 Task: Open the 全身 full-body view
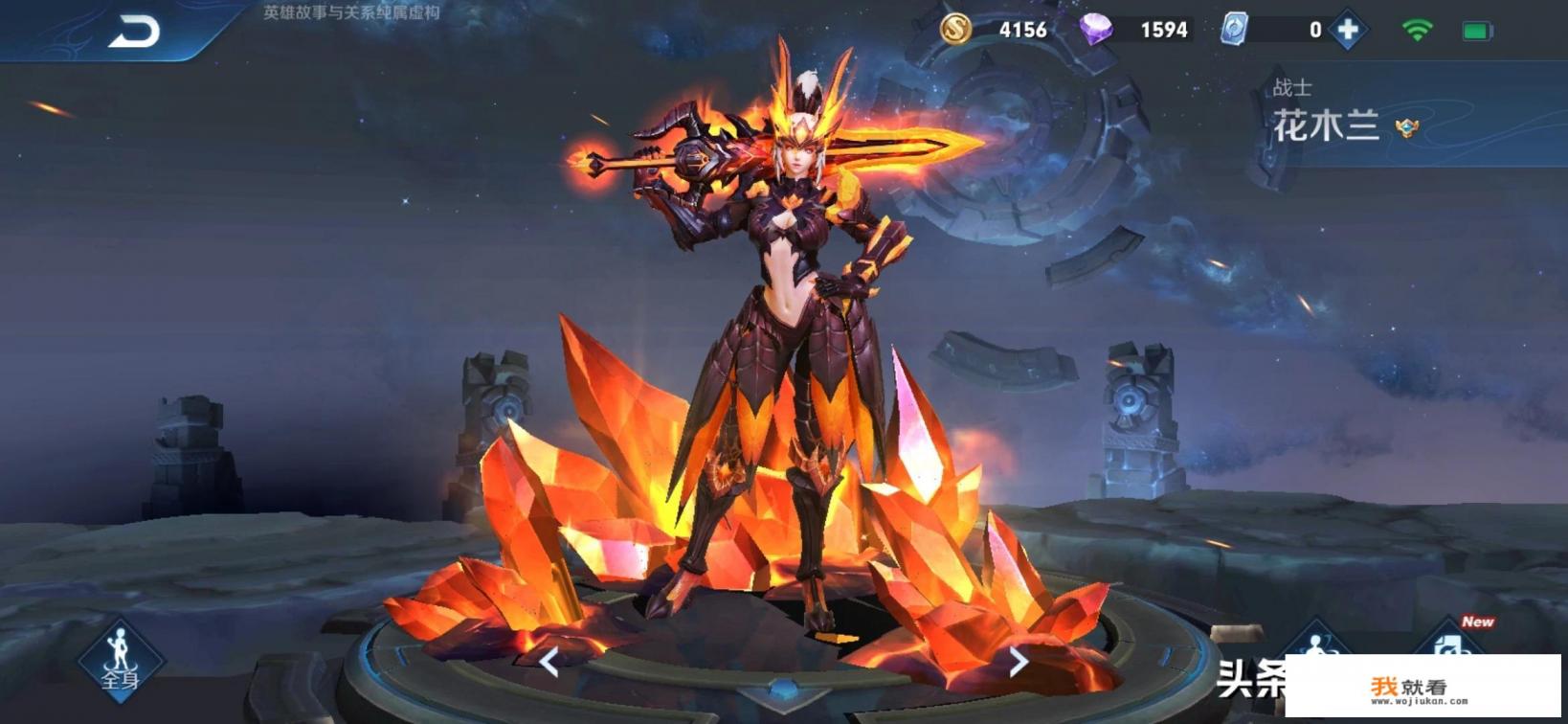pos(121,659)
